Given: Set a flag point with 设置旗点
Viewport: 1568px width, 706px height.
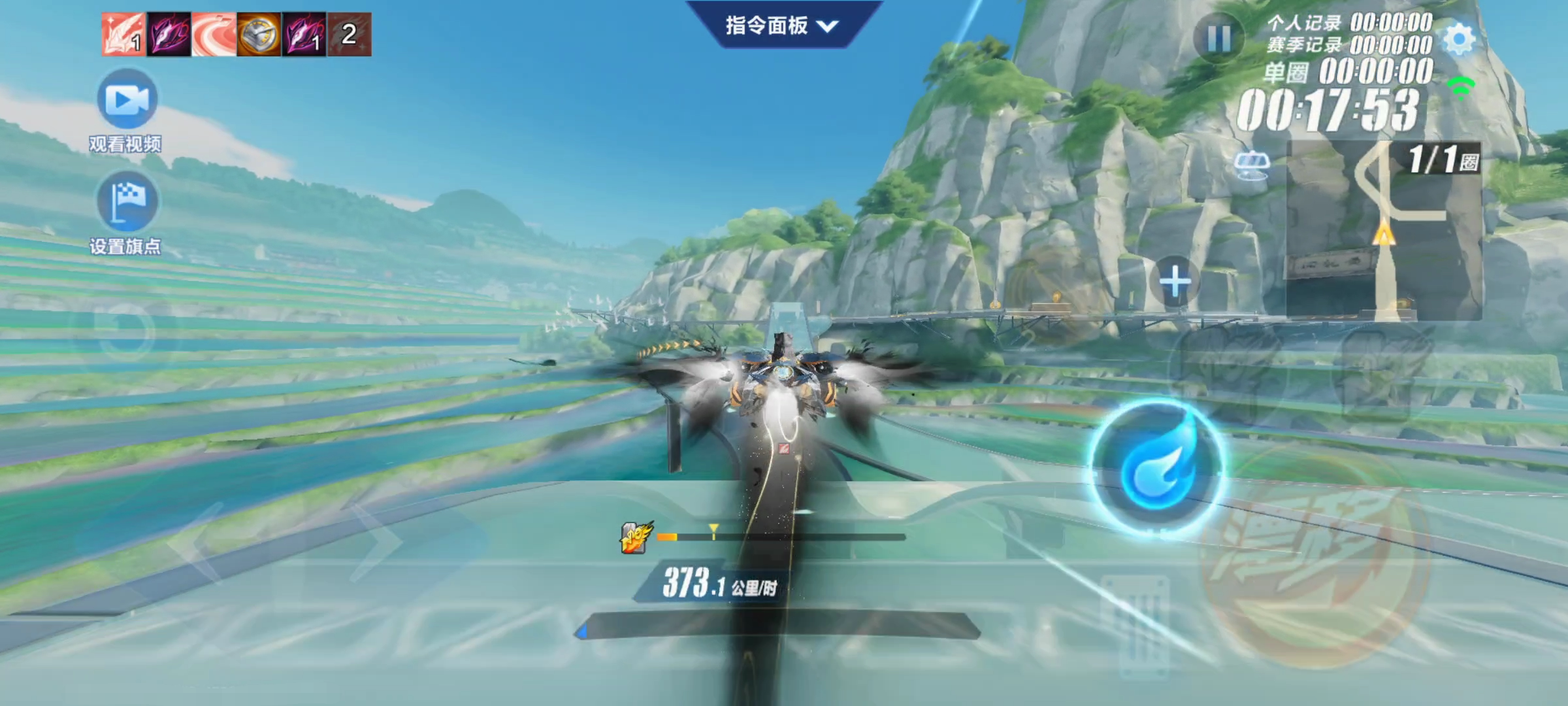Looking at the screenshot, I should 127,201.
